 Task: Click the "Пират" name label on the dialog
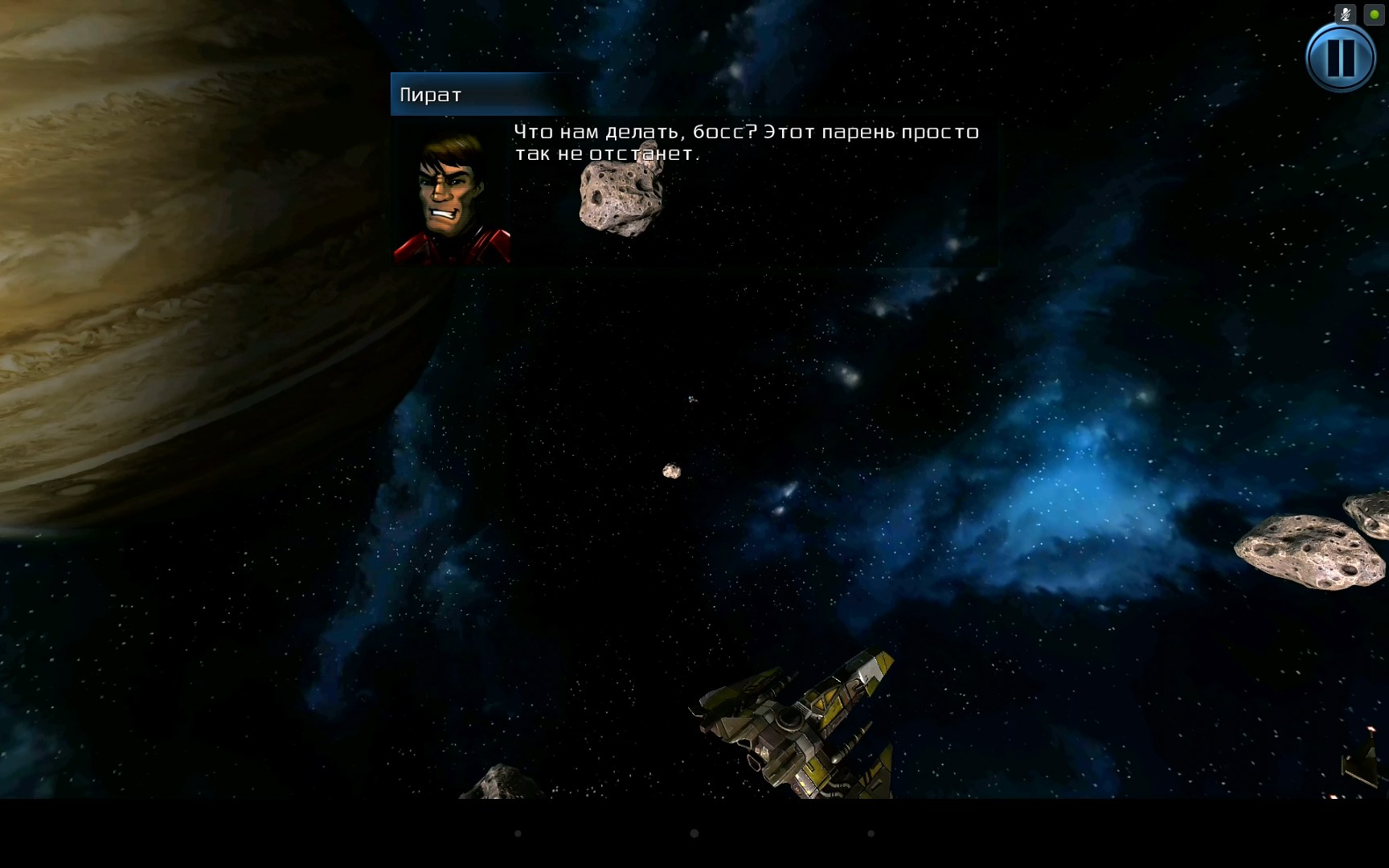[x=430, y=94]
